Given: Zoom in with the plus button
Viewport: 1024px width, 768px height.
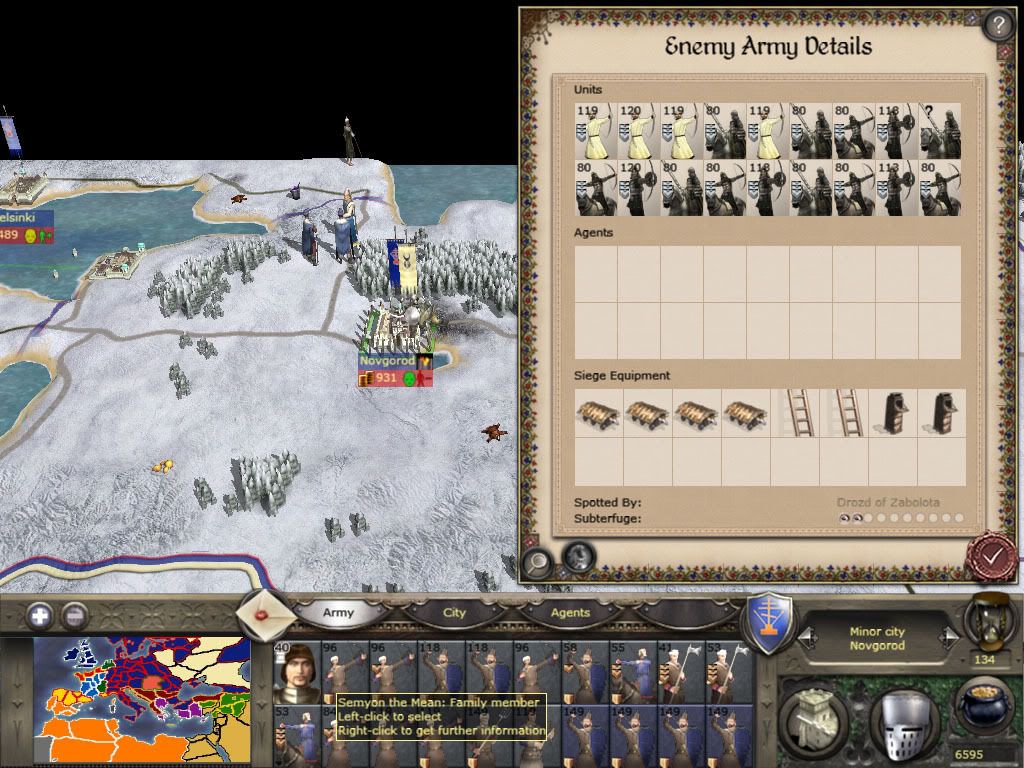Looking at the screenshot, I should tap(39, 615).
